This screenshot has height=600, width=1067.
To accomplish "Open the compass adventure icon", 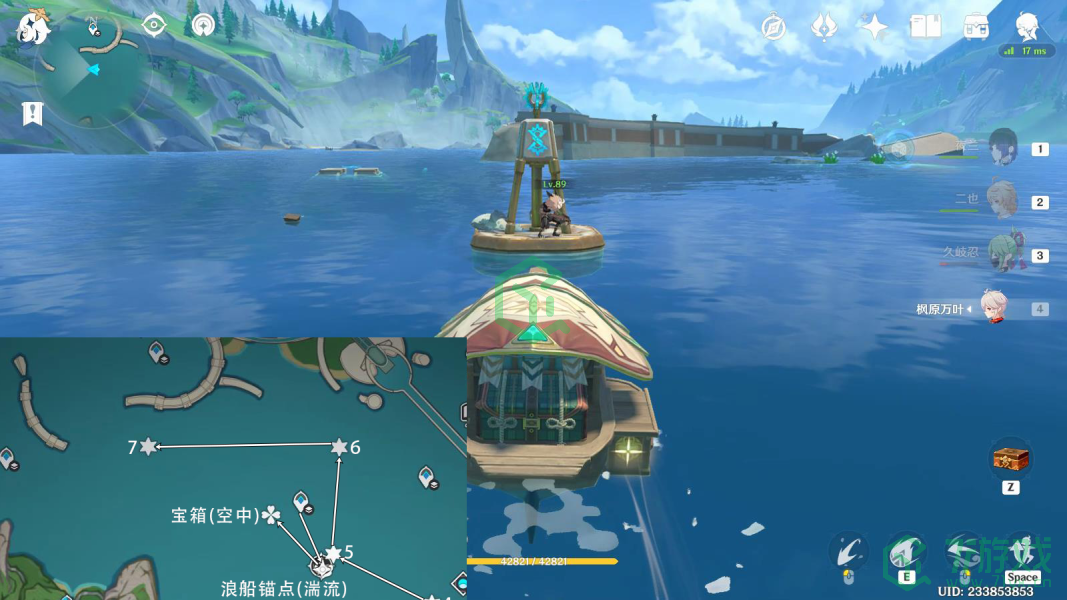I will (x=773, y=27).
